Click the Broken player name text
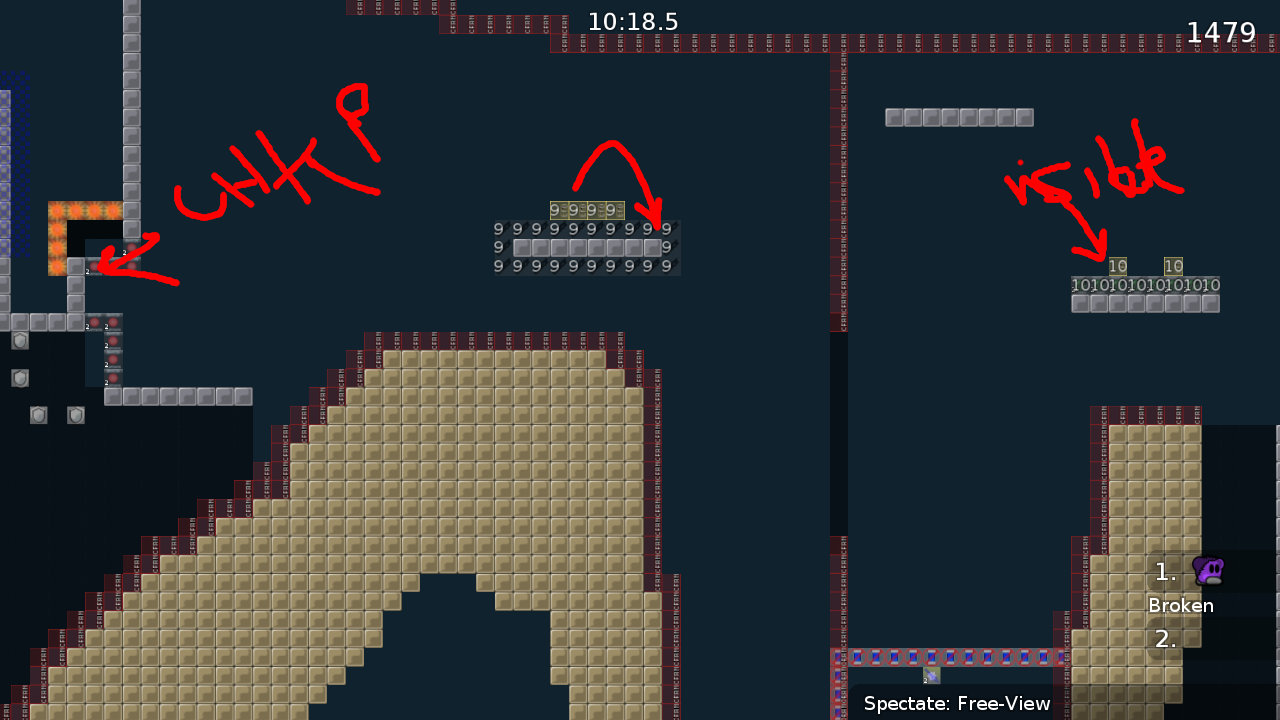This screenshot has width=1280, height=720. (x=1181, y=605)
